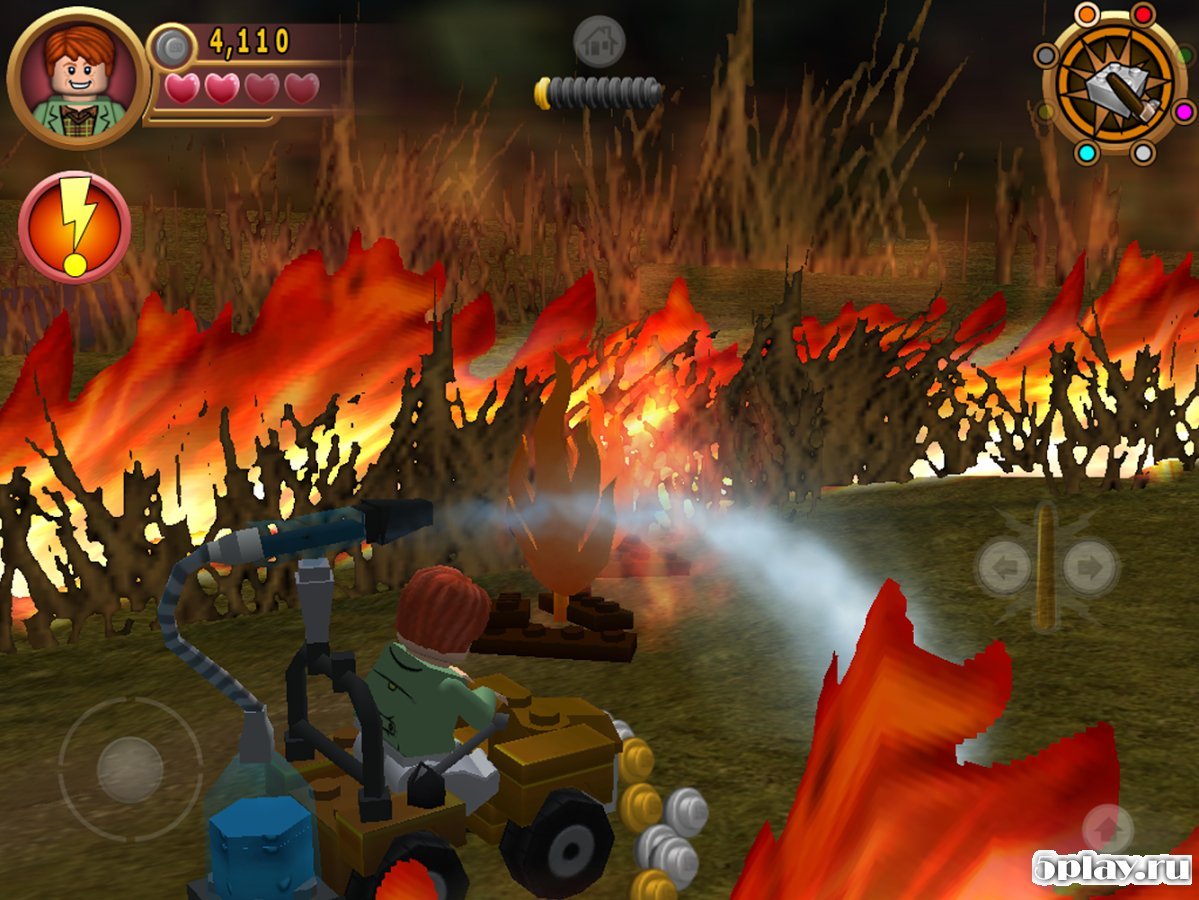Choose the orange spell dot
The width and height of the screenshot is (1199, 900).
click(x=1085, y=14)
